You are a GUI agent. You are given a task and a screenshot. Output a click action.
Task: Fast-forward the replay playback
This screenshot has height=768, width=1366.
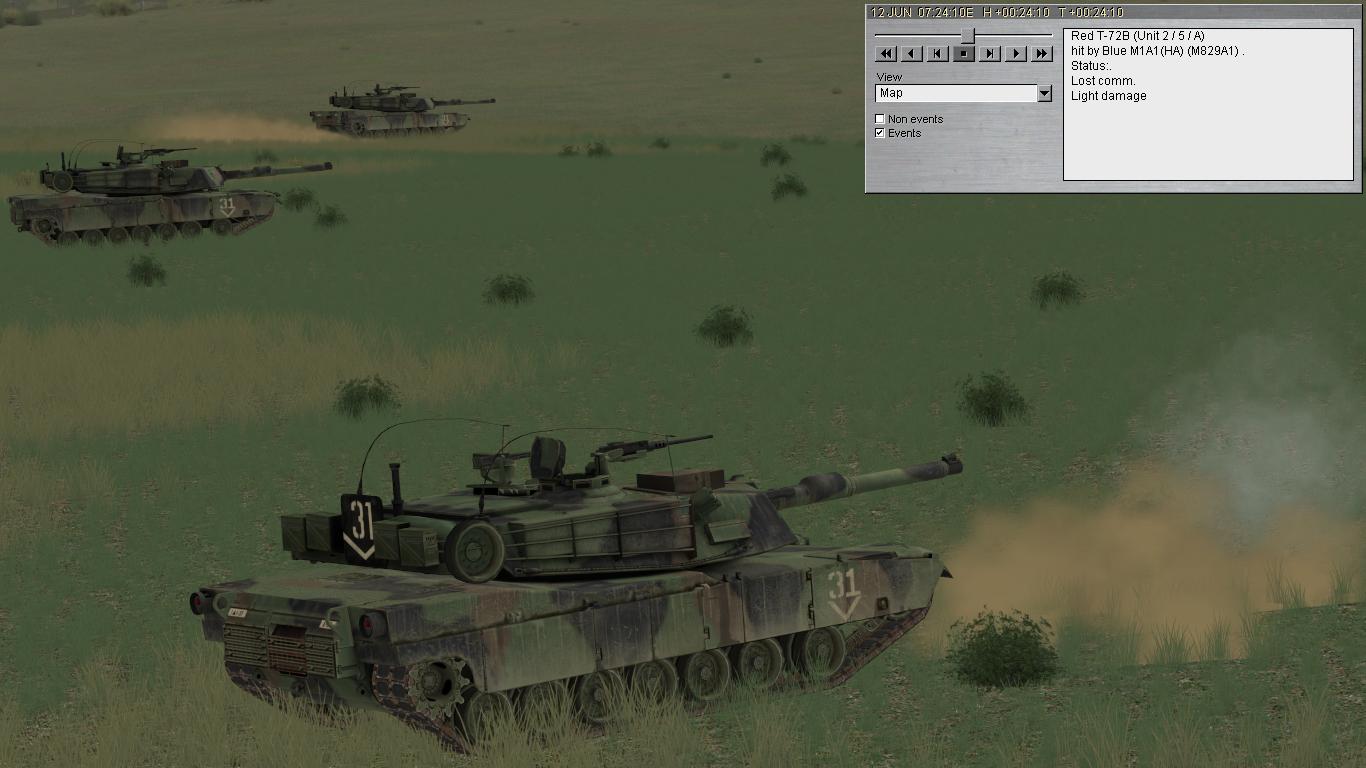[1042, 53]
